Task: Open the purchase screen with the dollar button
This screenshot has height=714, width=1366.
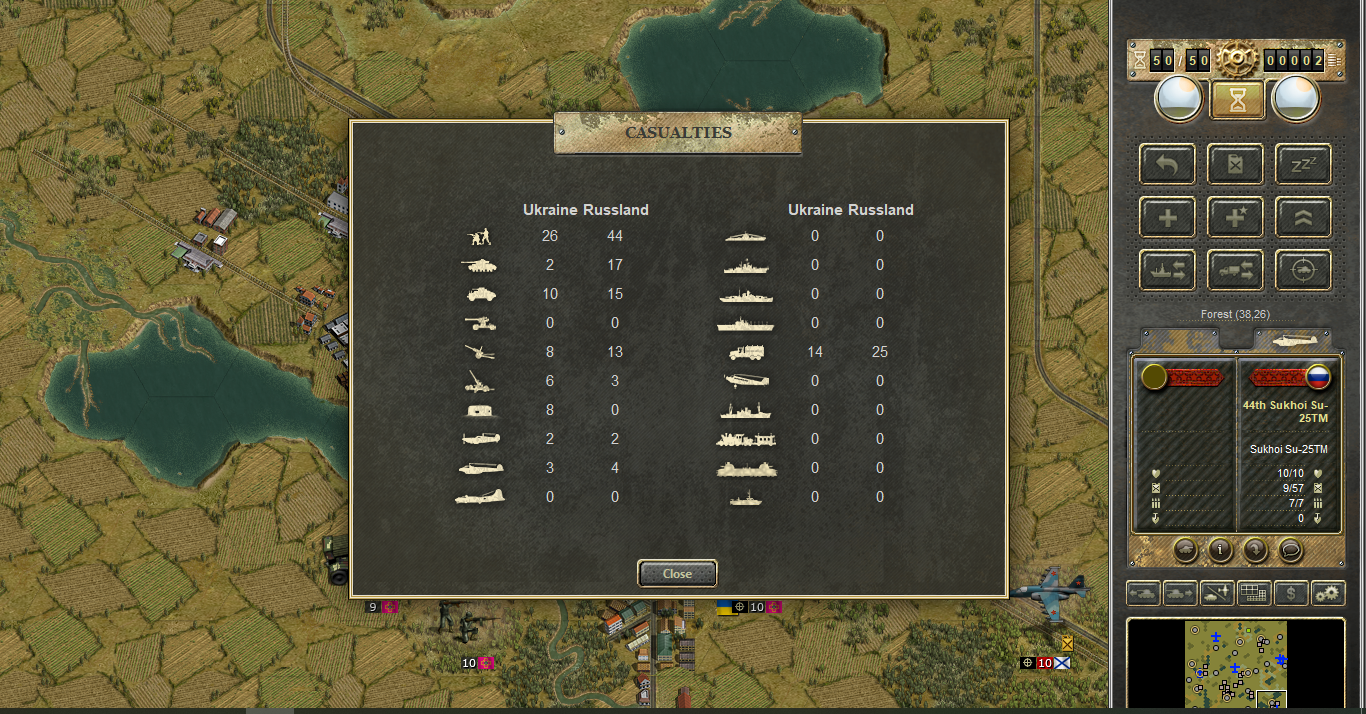Action: click(1291, 593)
